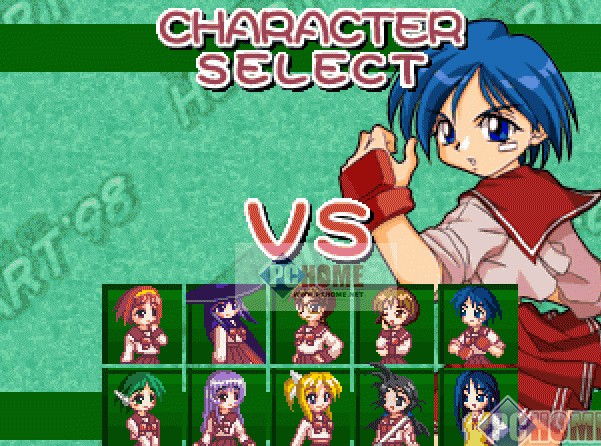Pick the long dark-blue-haired girl tile

[x=475, y=407]
